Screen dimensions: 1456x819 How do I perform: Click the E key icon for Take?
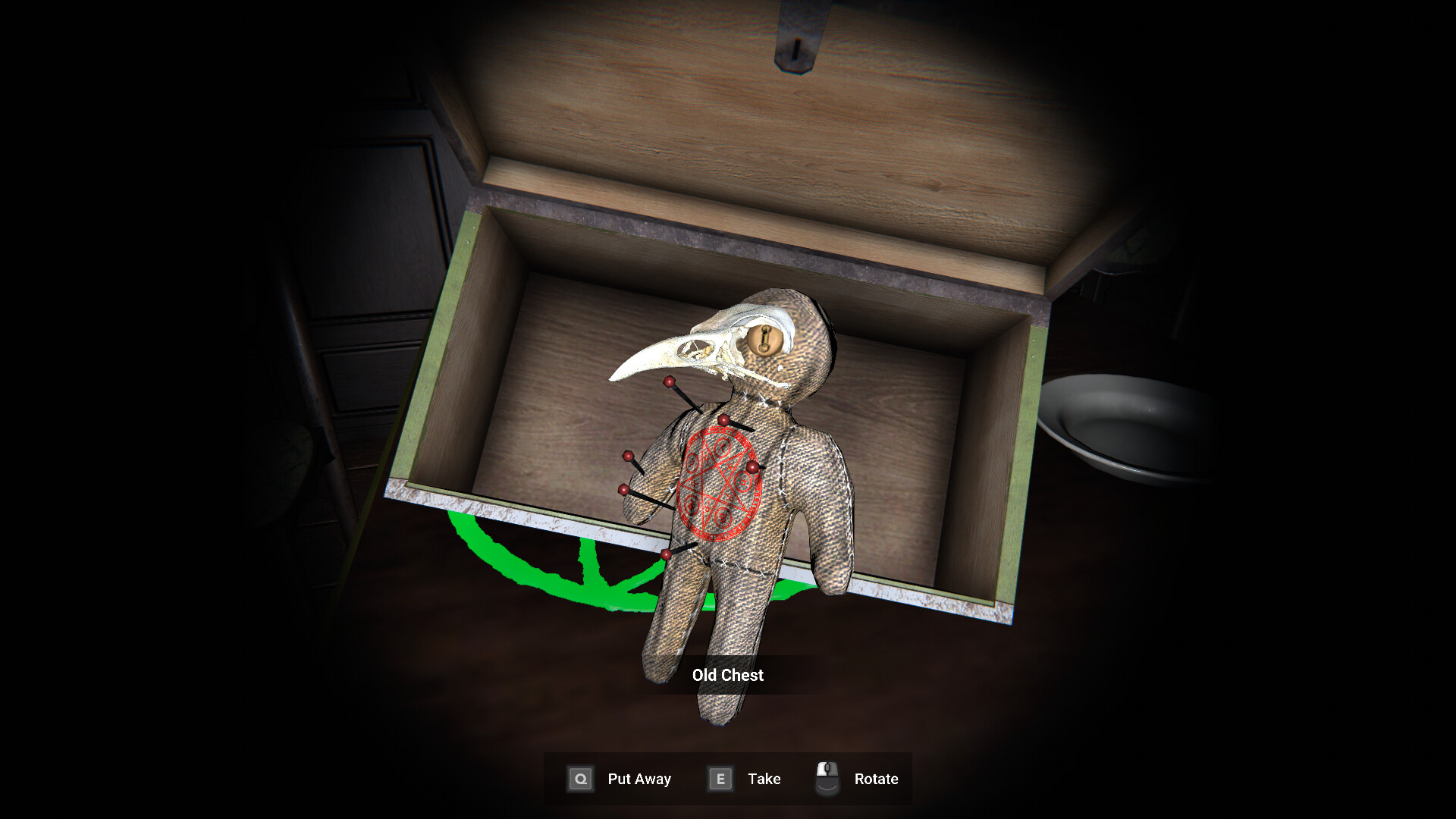click(x=719, y=778)
